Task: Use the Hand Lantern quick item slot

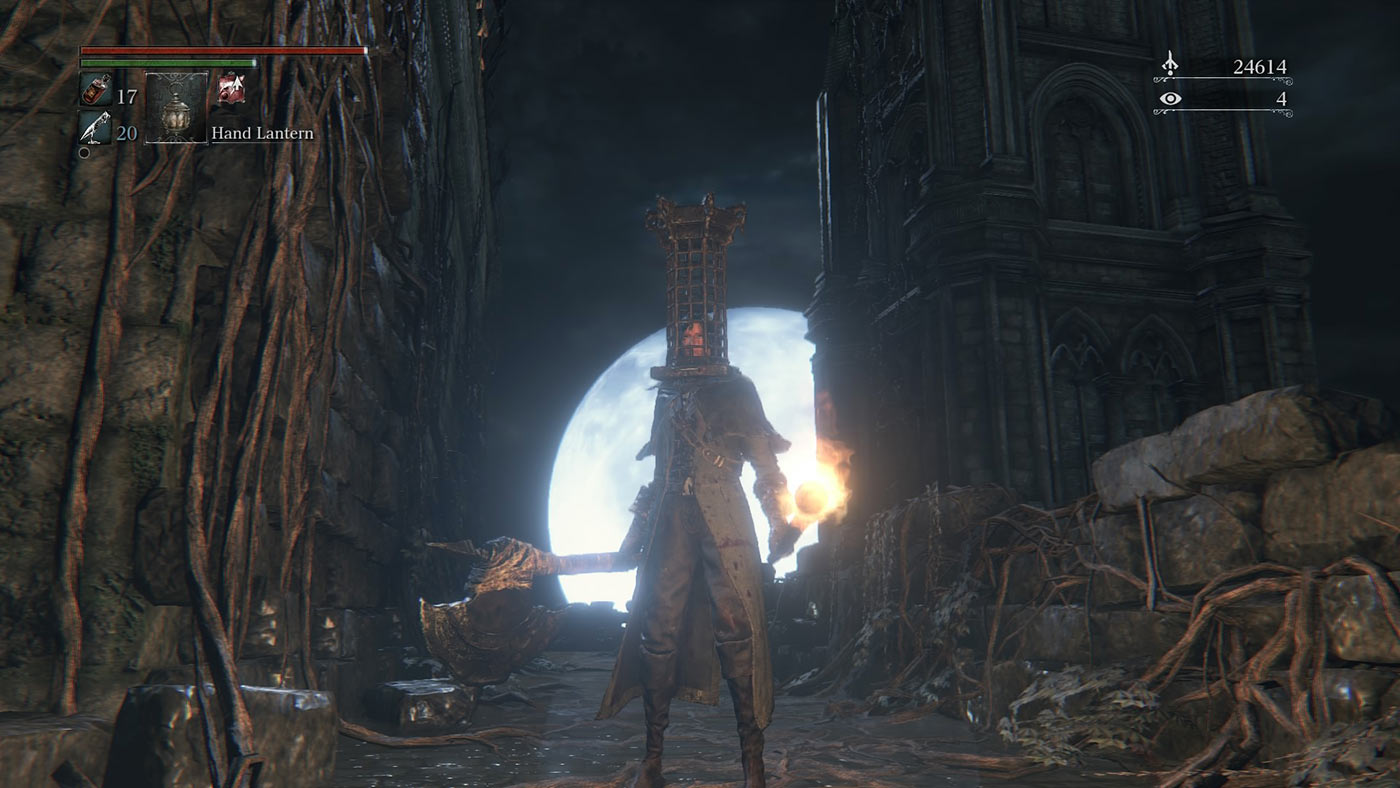Action: click(x=176, y=108)
